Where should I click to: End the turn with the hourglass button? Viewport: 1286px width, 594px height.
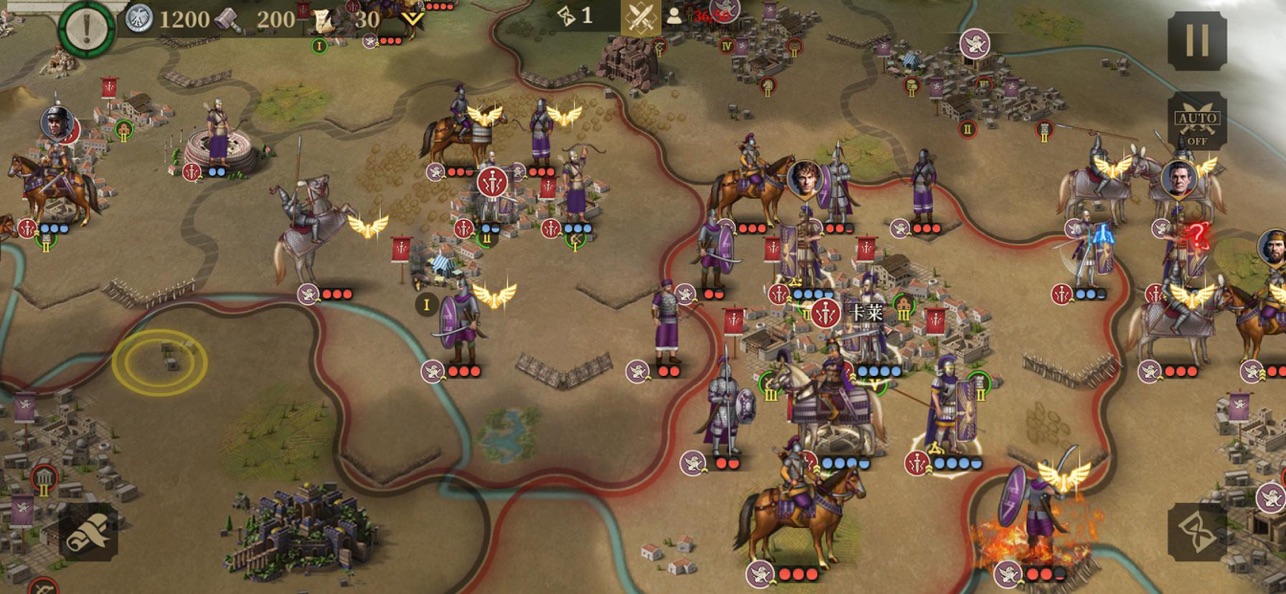(1196, 531)
